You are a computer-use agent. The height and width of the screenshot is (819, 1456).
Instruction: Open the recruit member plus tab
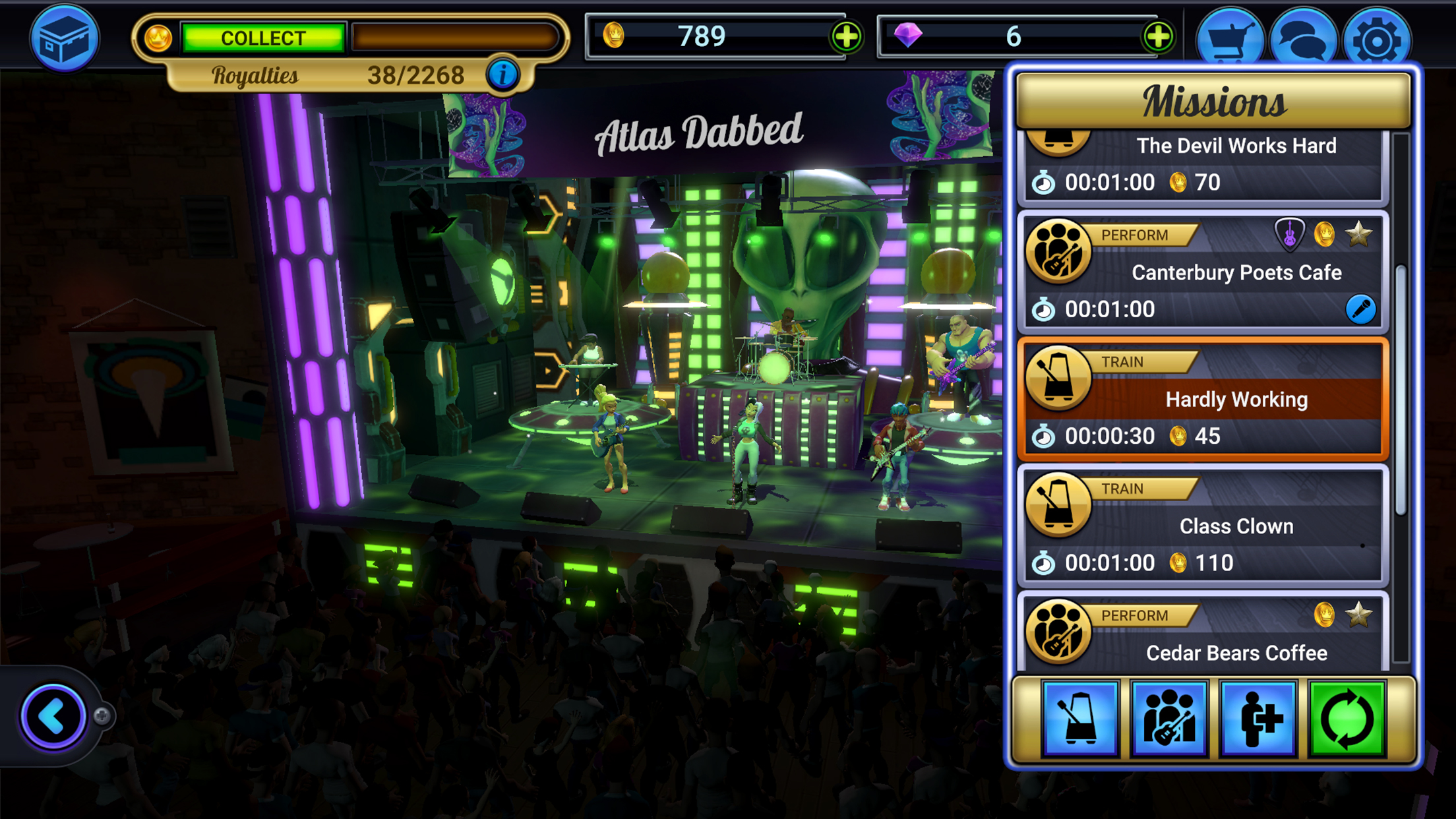point(1258,718)
